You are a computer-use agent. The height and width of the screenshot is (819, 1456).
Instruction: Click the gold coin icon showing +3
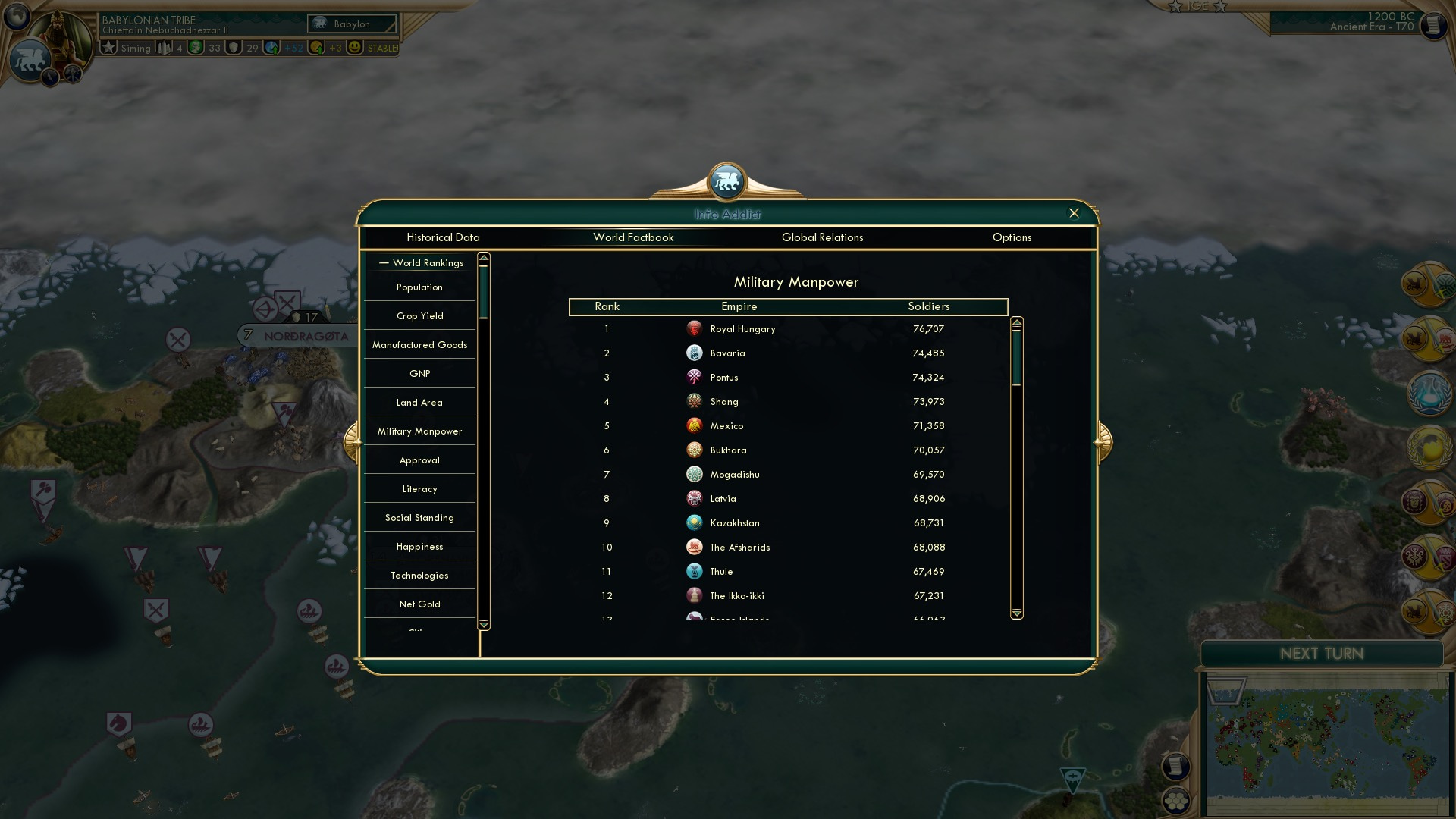pos(318,48)
